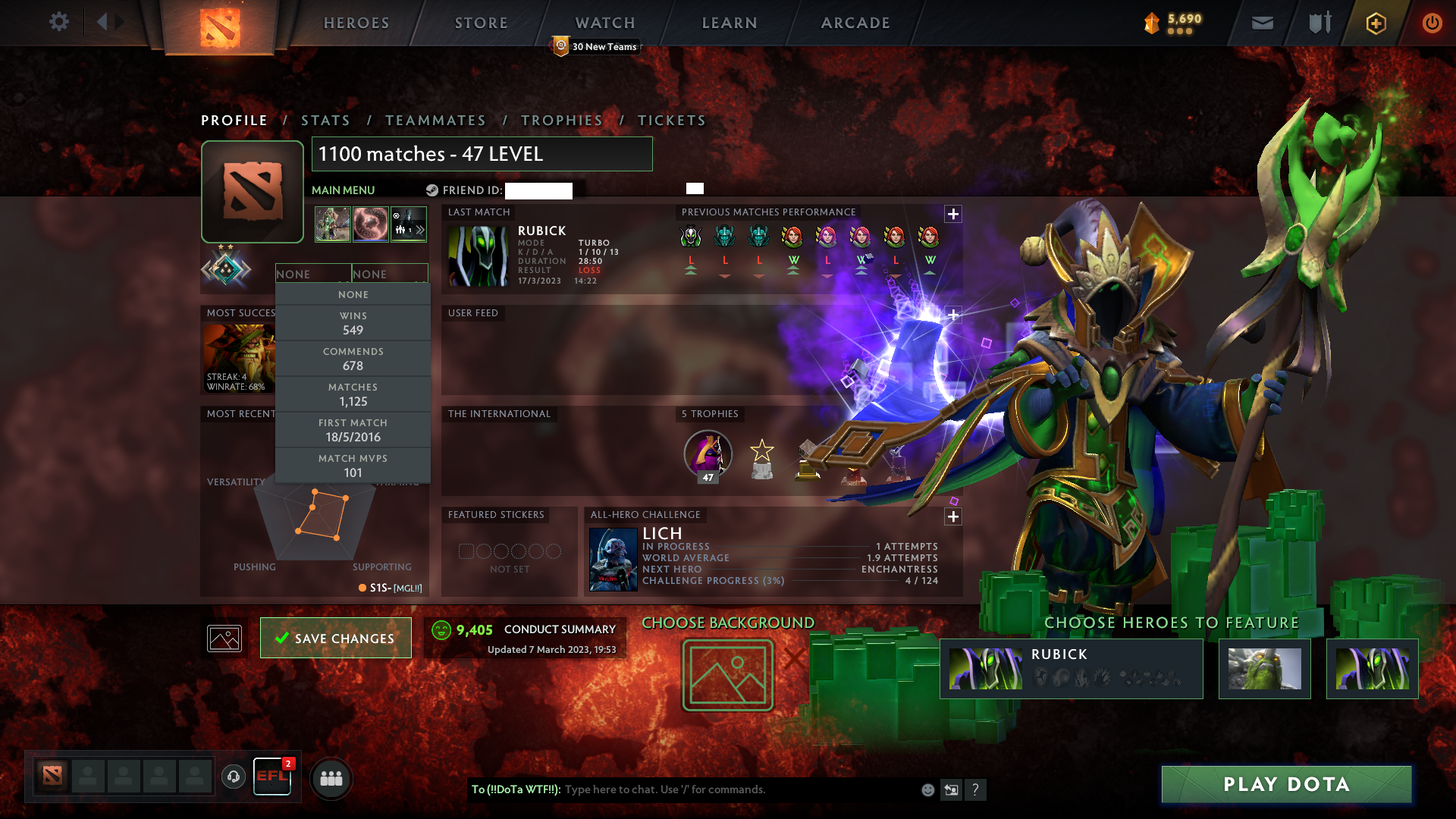This screenshot has height=819, width=1456.
Task: Expand the All-Hero Challenge panel
Action: [x=953, y=516]
